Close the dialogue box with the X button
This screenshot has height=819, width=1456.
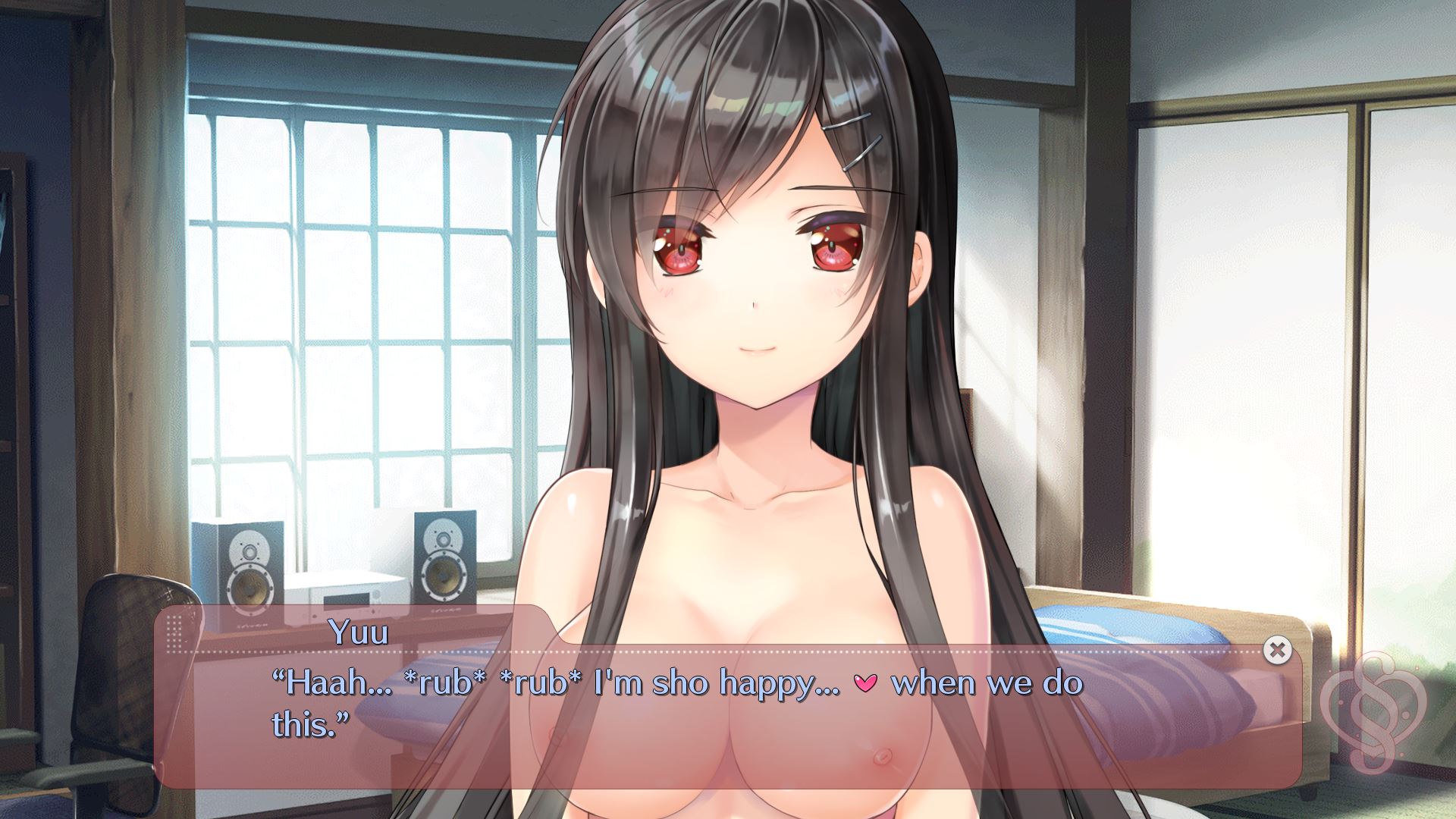1277,650
